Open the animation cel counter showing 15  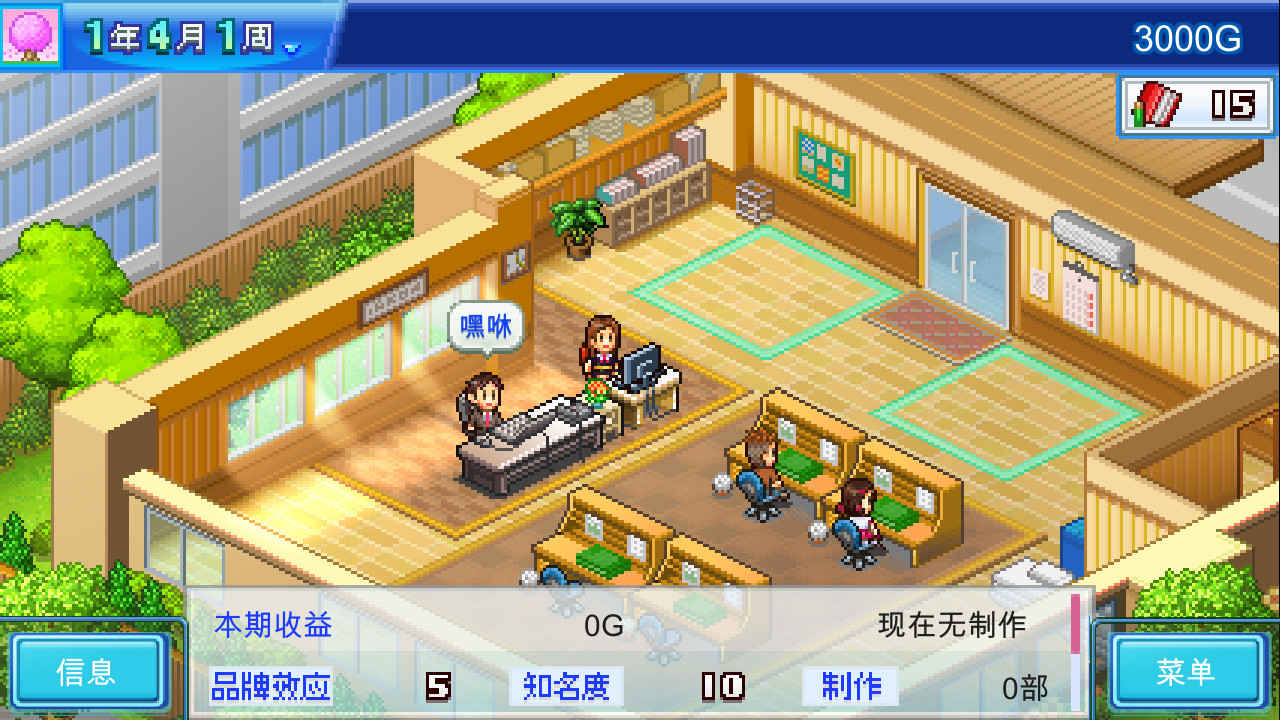(1196, 102)
